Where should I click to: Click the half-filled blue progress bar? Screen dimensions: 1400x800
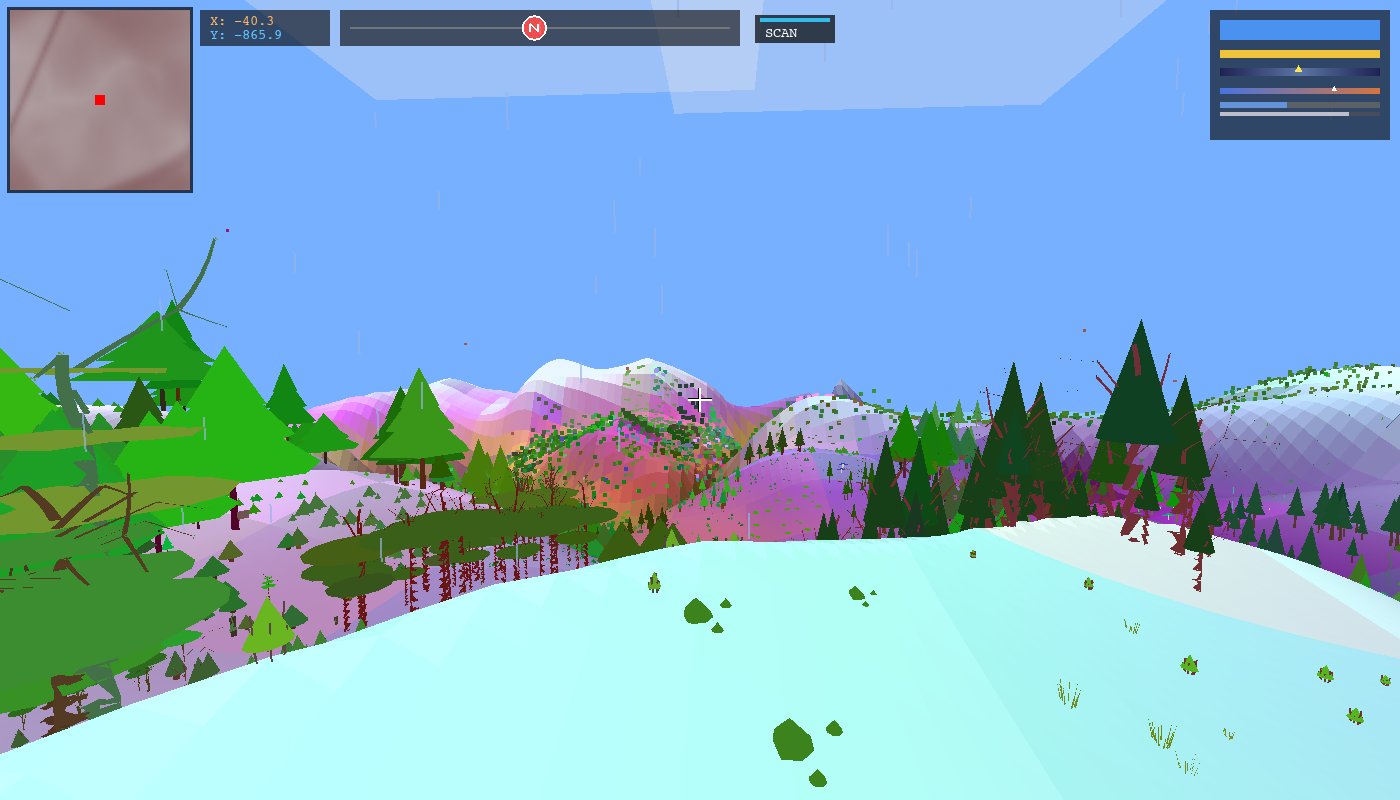tap(1255, 104)
